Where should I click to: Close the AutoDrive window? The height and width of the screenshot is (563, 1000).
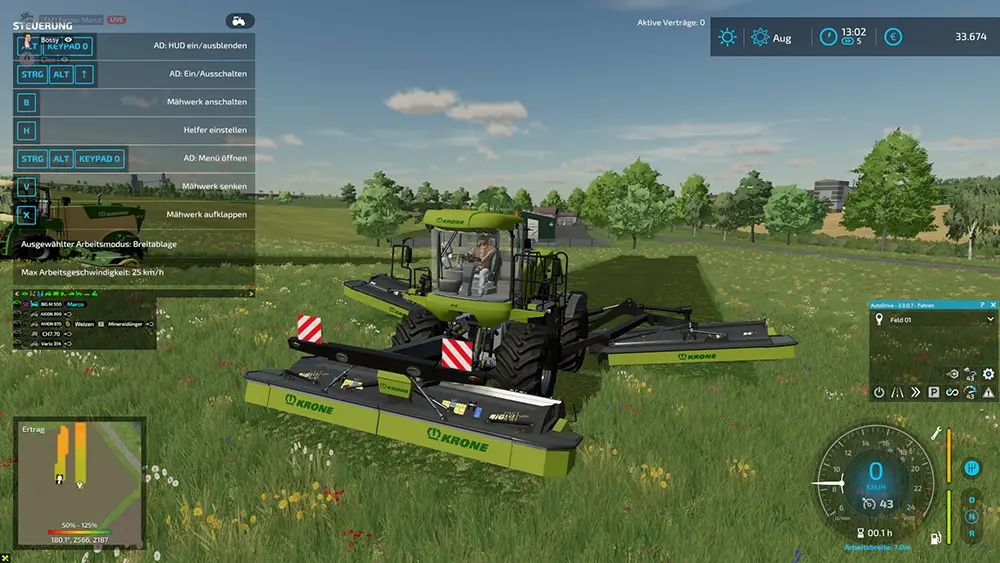tap(993, 303)
